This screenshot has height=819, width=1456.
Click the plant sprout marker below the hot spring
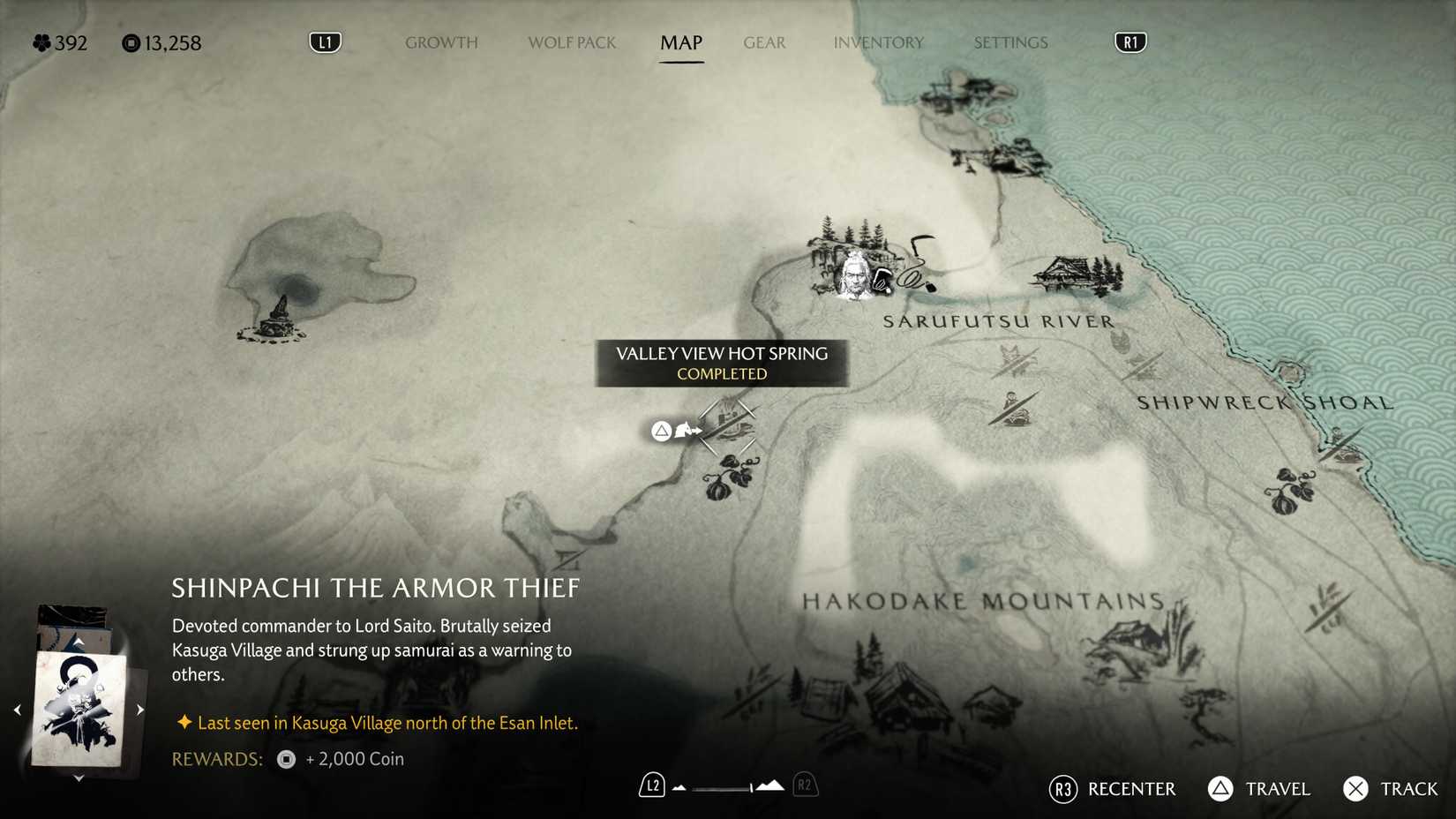[x=732, y=477]
